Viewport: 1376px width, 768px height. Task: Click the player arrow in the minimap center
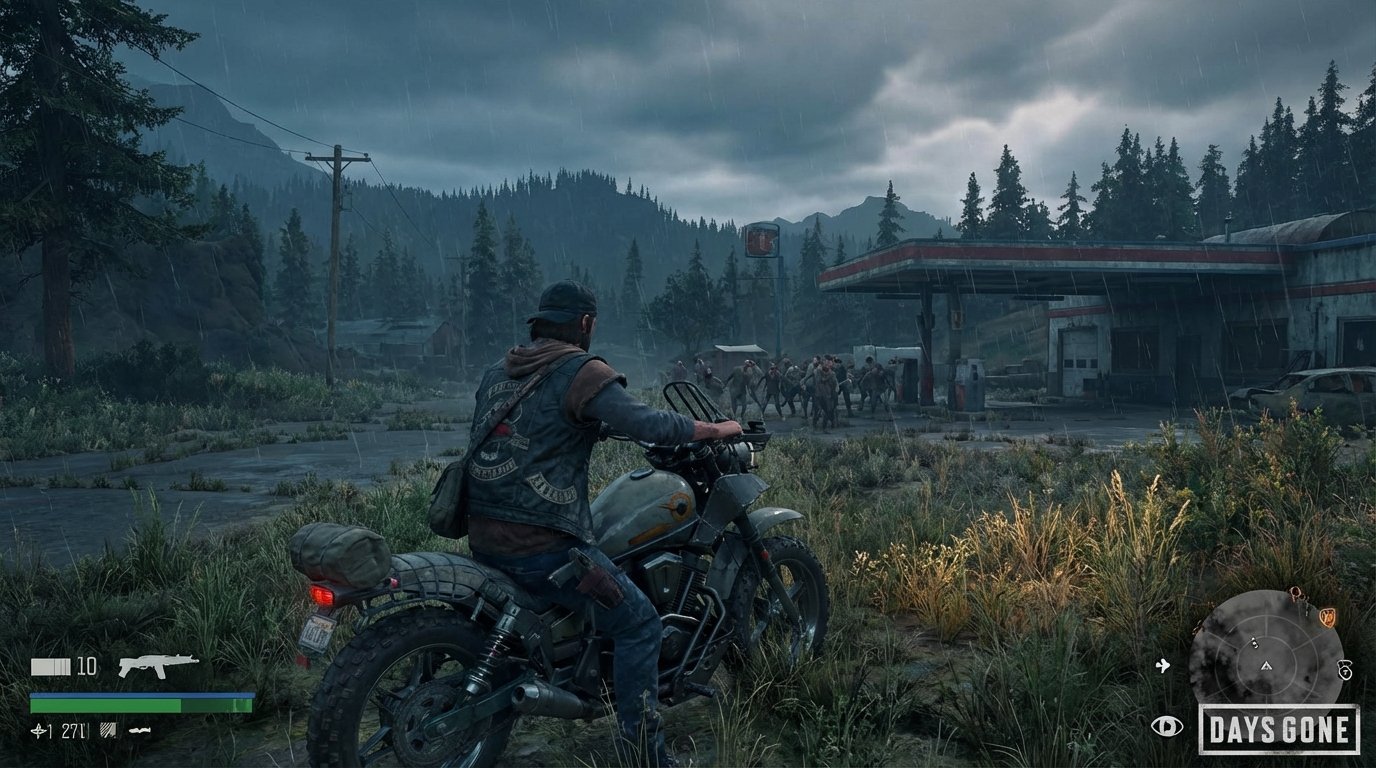(x=1265, y=666)
